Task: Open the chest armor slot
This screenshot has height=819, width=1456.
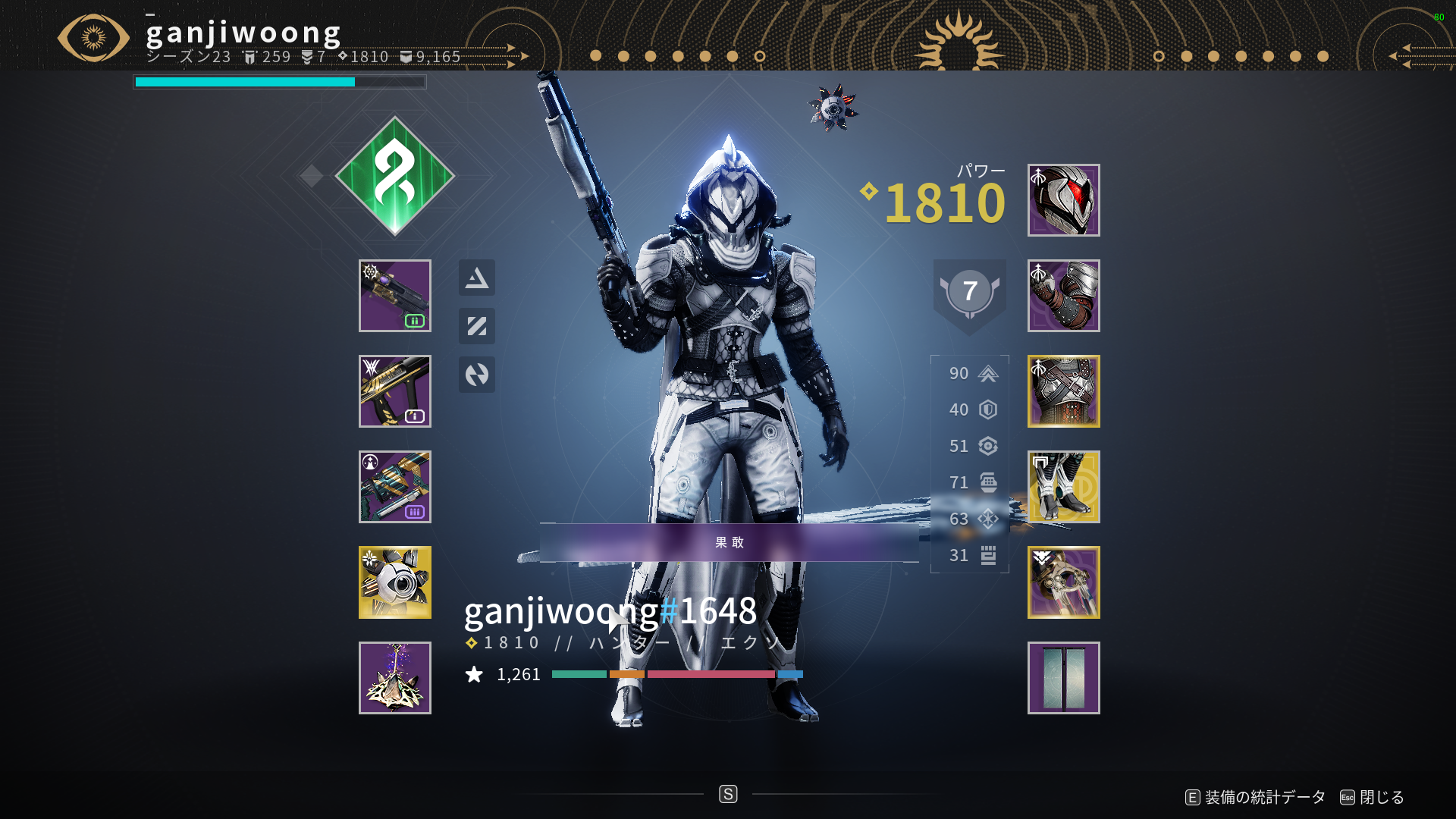Action: coord(1063,391)
